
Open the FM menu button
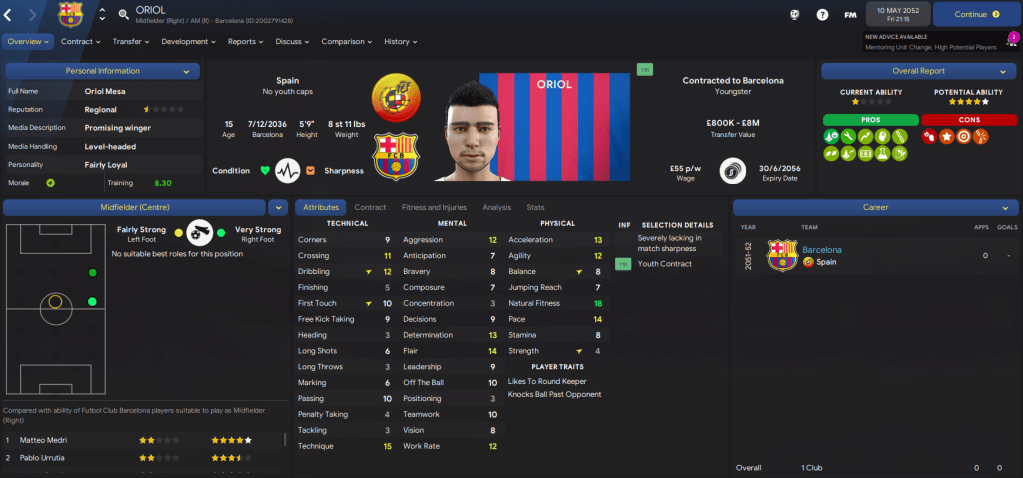tap(850, 15)
